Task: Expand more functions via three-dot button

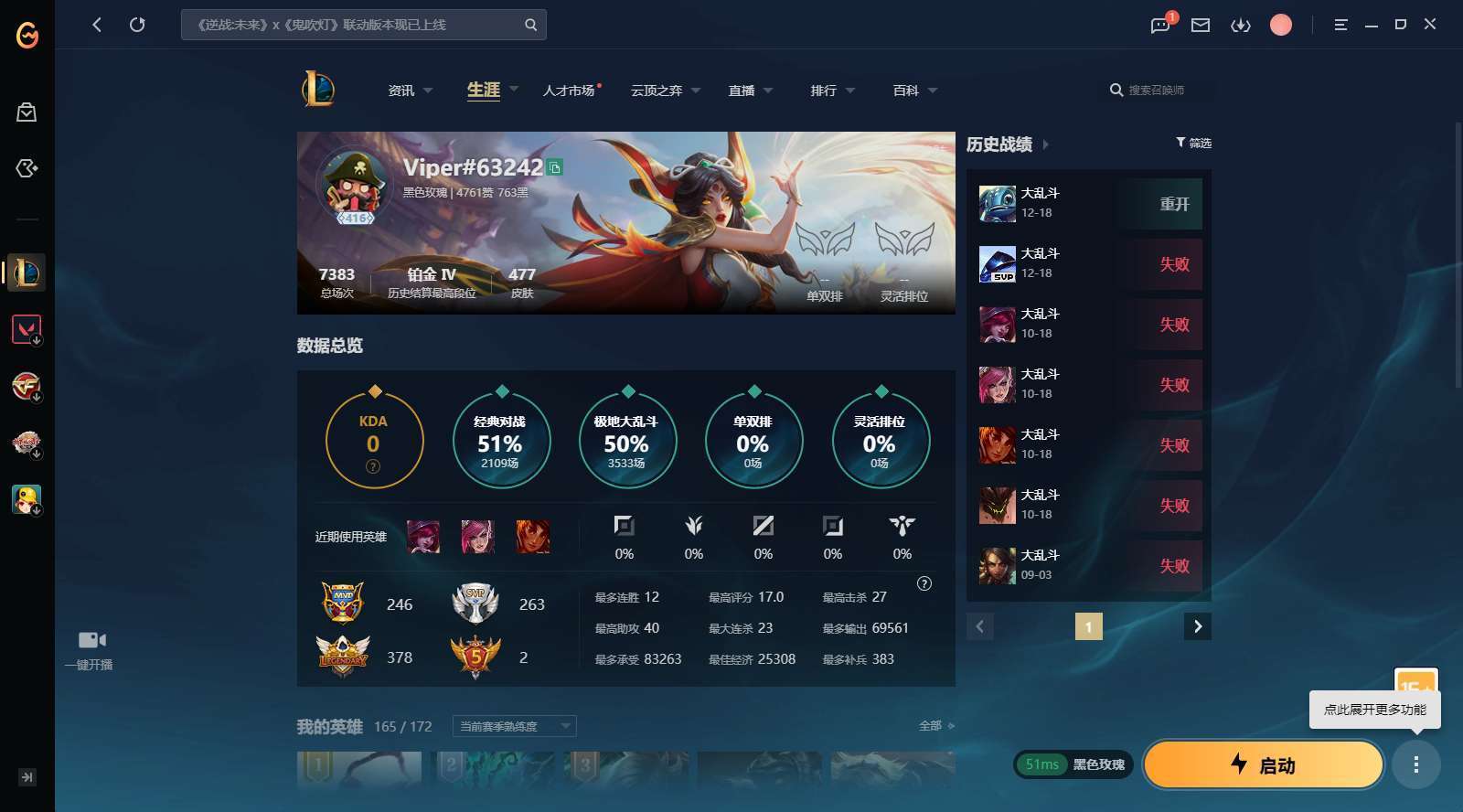Action: click(1417, 764)
